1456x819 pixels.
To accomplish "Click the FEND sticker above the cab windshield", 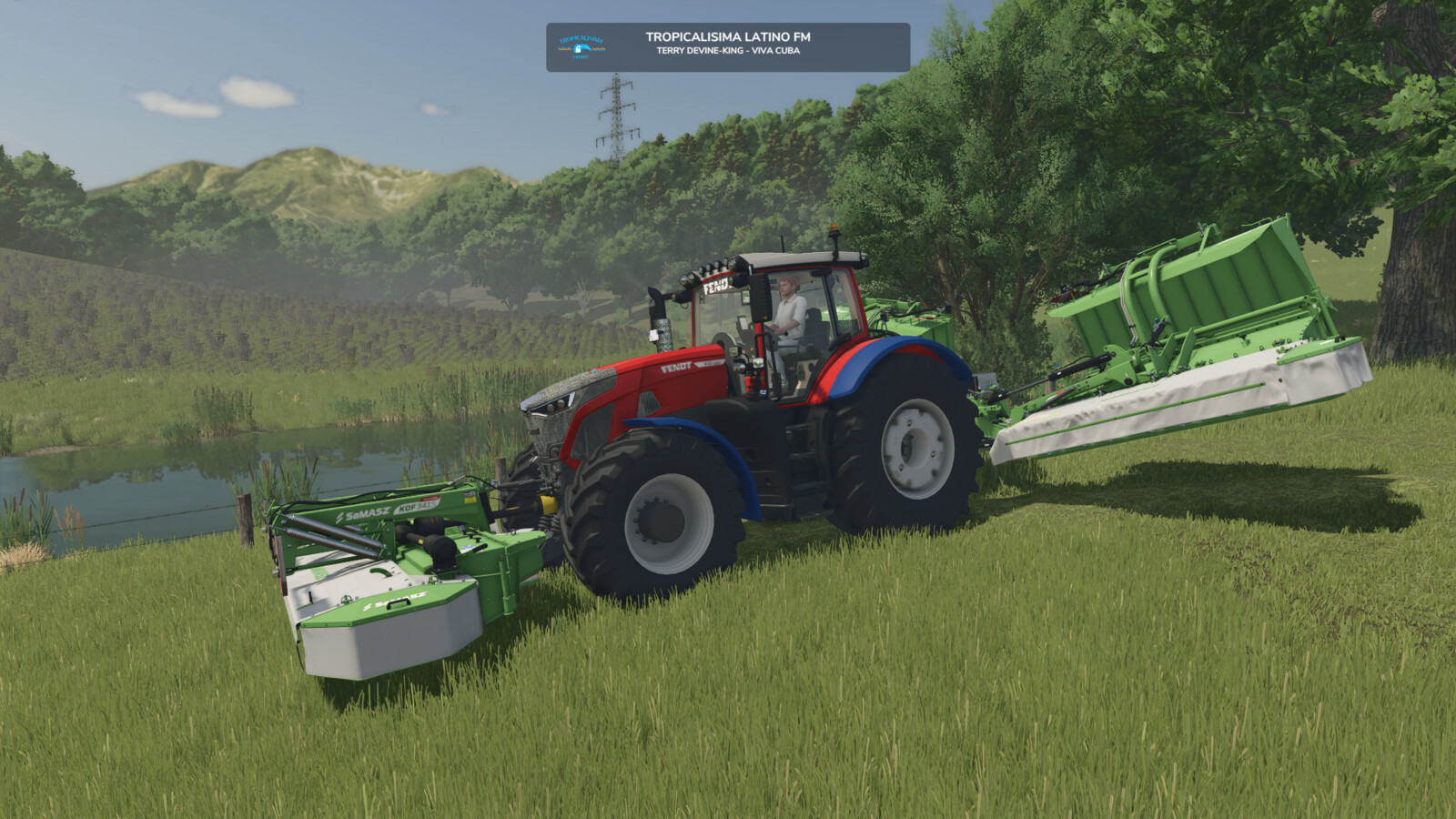I will point(716,284).
